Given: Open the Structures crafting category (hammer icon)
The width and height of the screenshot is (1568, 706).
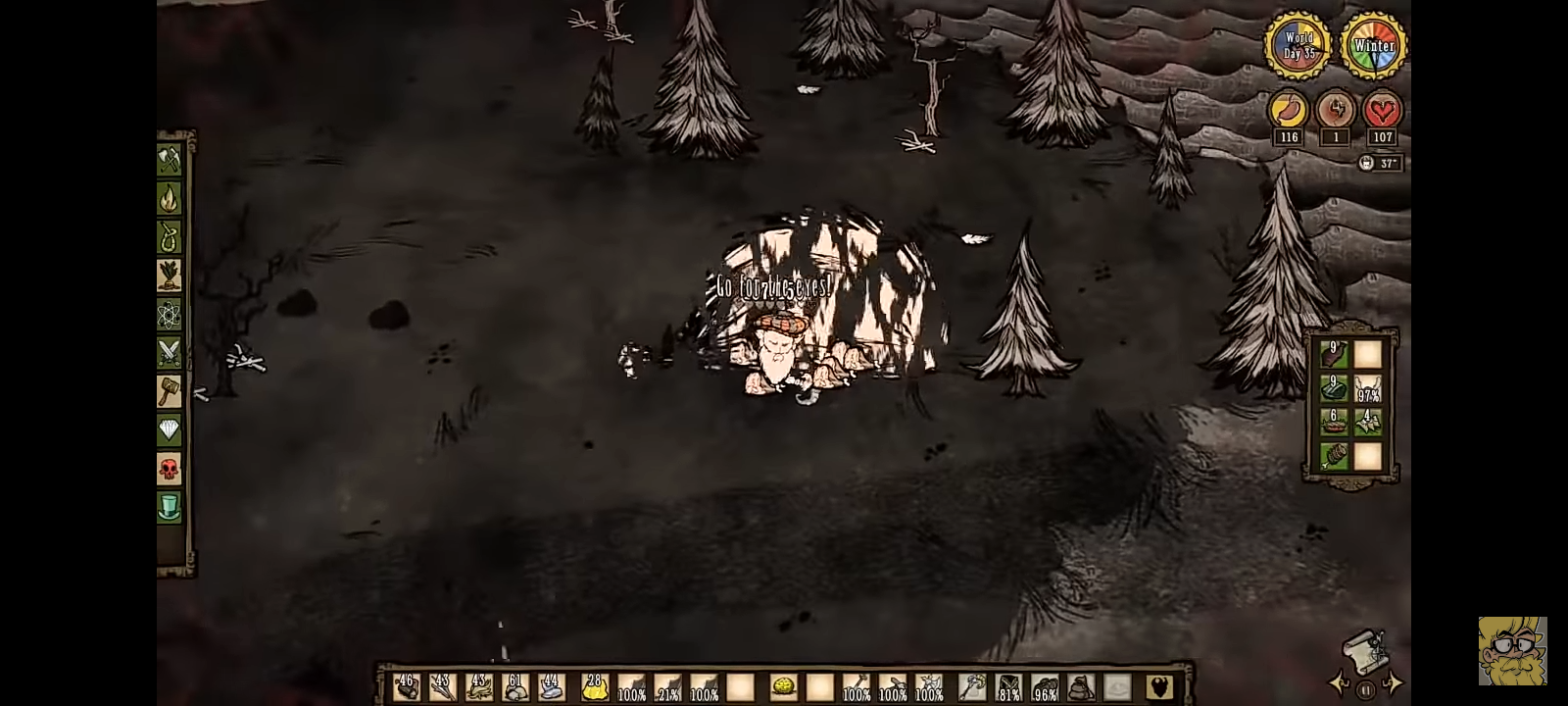Looking at the screenshot, I should tap(169, 391).
